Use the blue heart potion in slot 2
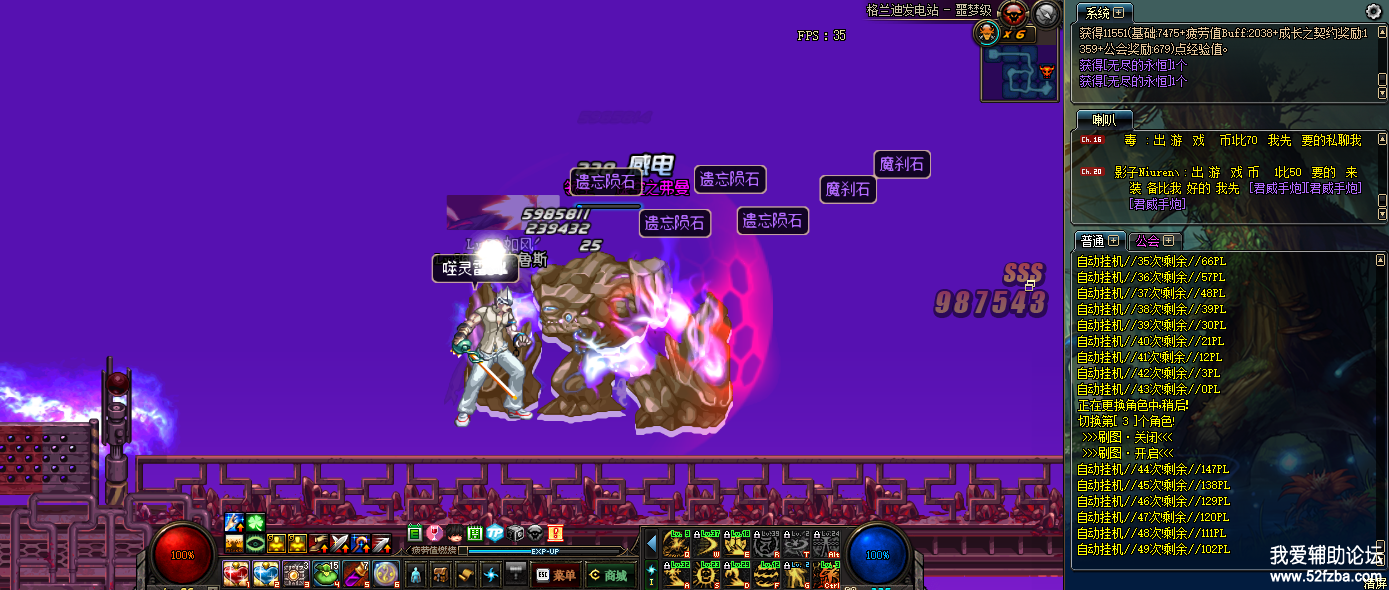Image resolution: width=1389 pixels, height=590 pixels. point(266,574)
